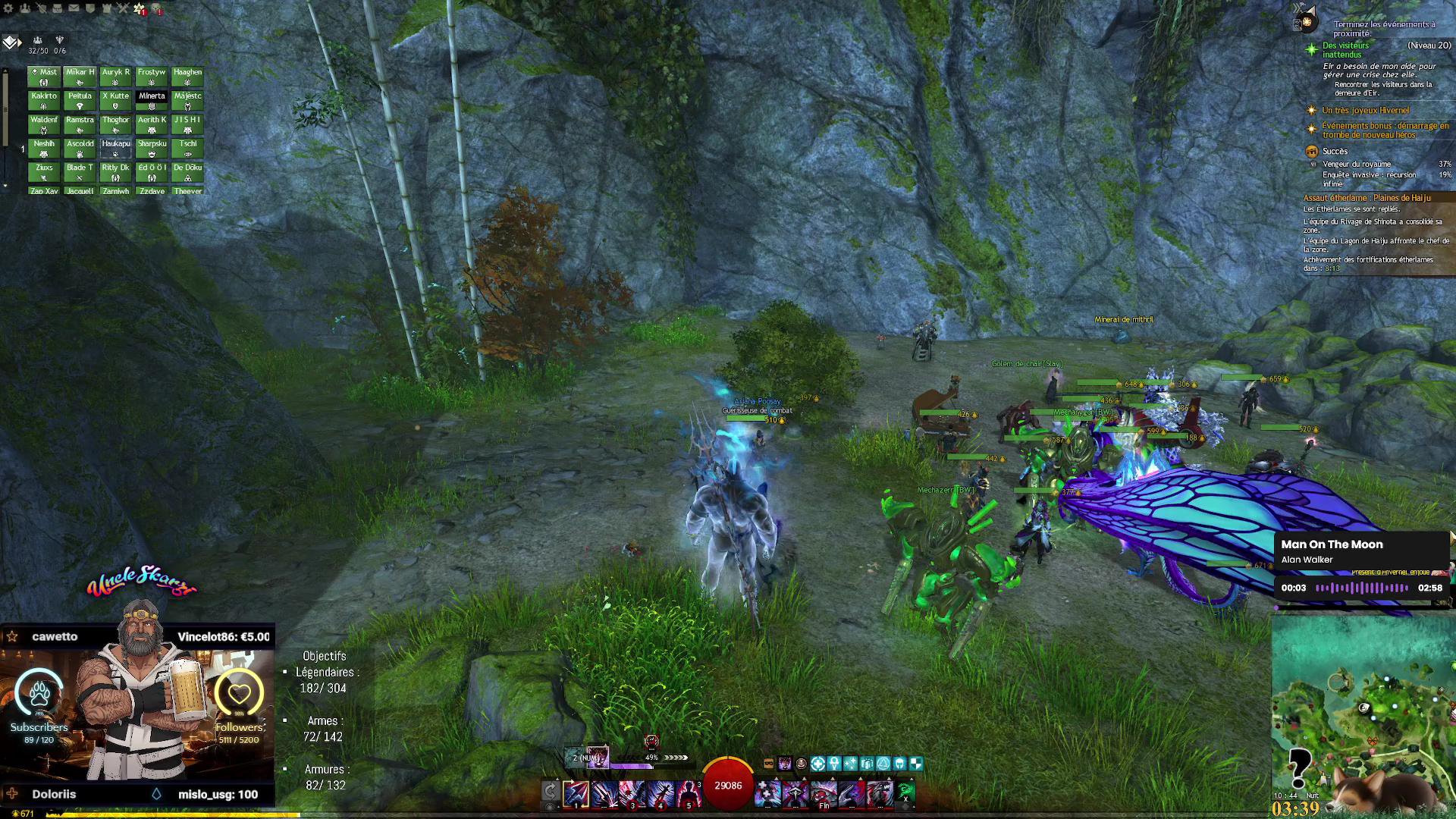Activate the green raptor mount button
1456x819 pixels.
pos(906,792)
